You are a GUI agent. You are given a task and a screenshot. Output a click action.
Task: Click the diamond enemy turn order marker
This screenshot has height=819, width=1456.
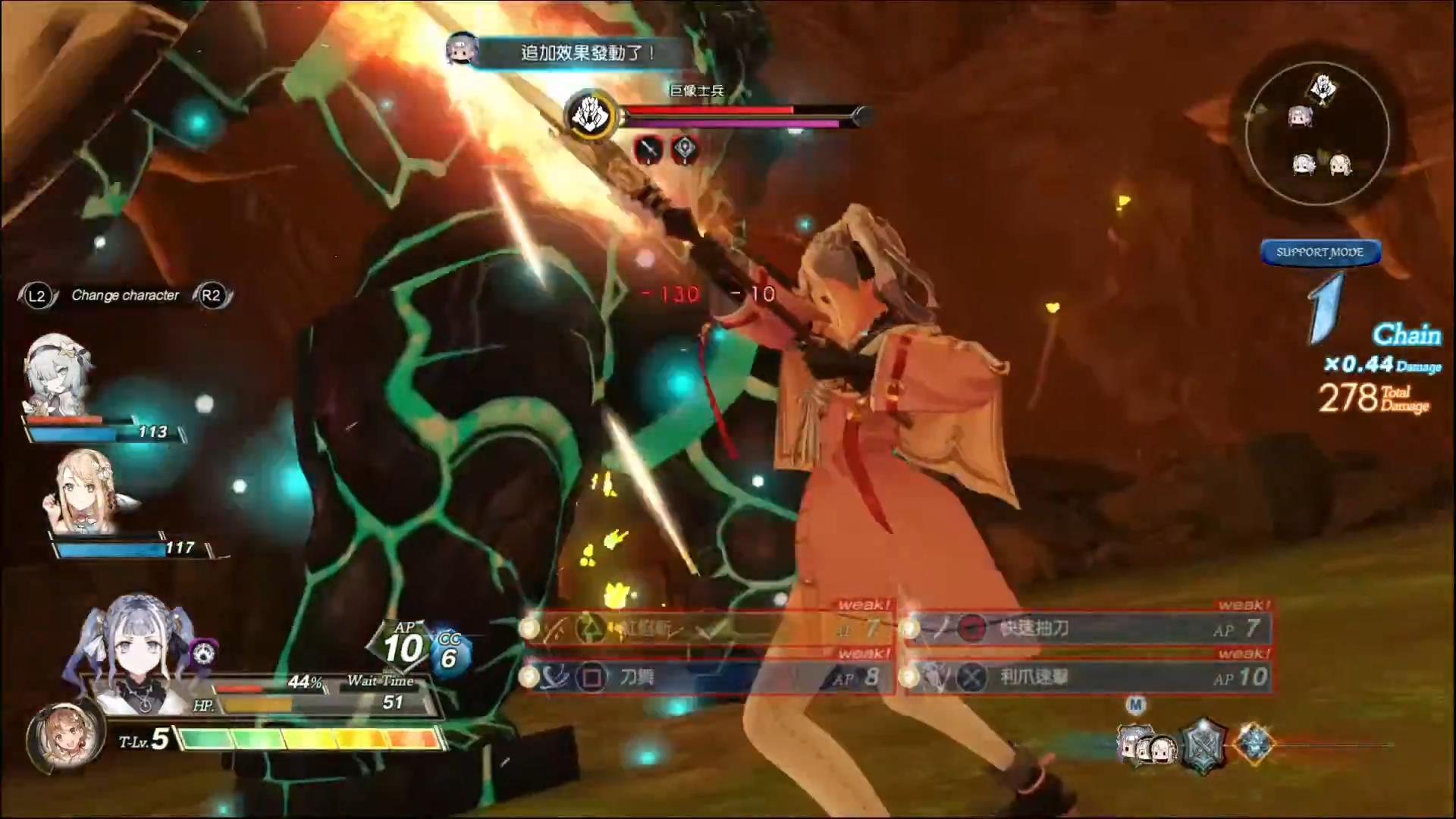tap(1254, 742)
